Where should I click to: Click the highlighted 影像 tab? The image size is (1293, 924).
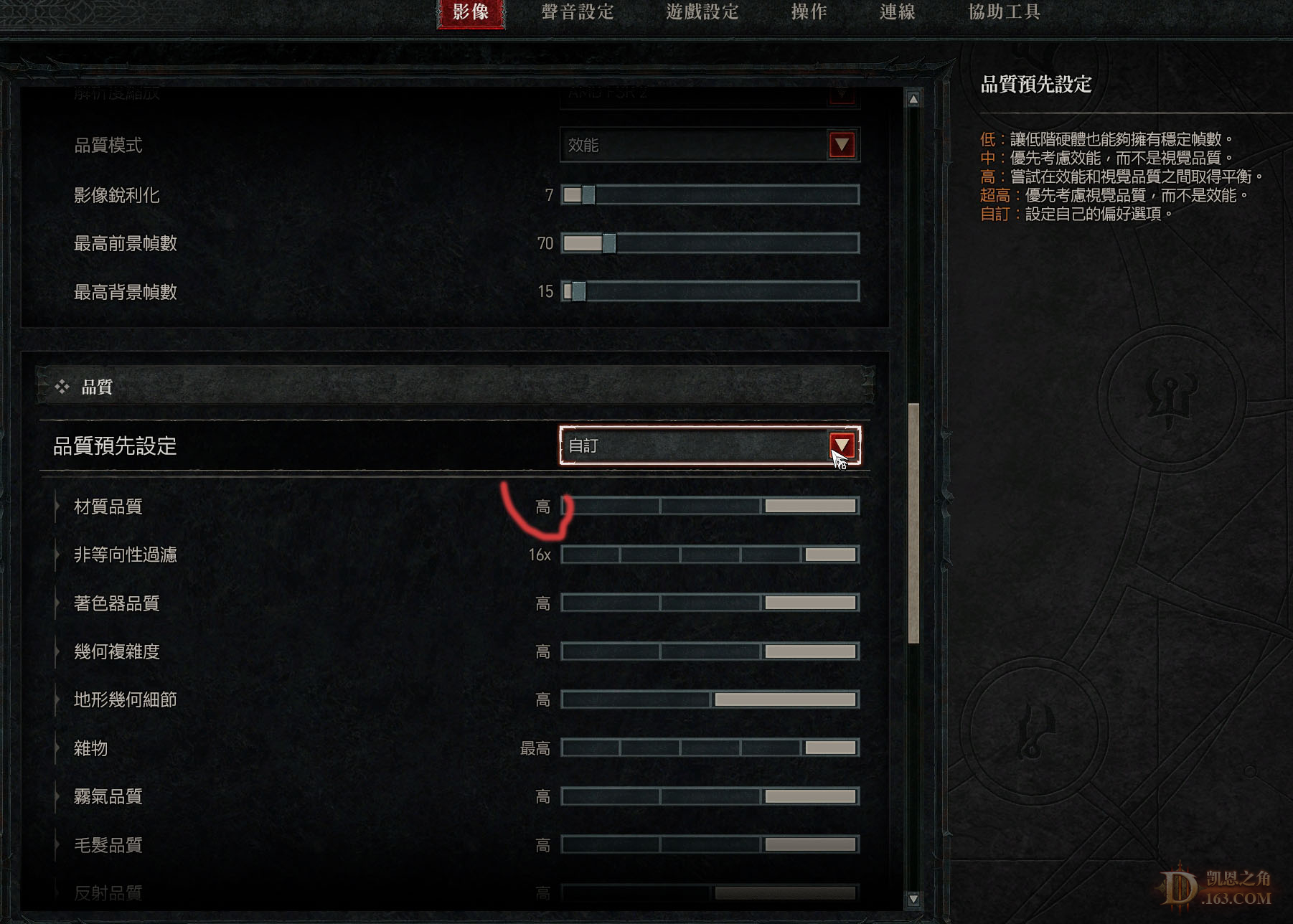(472, 12)
